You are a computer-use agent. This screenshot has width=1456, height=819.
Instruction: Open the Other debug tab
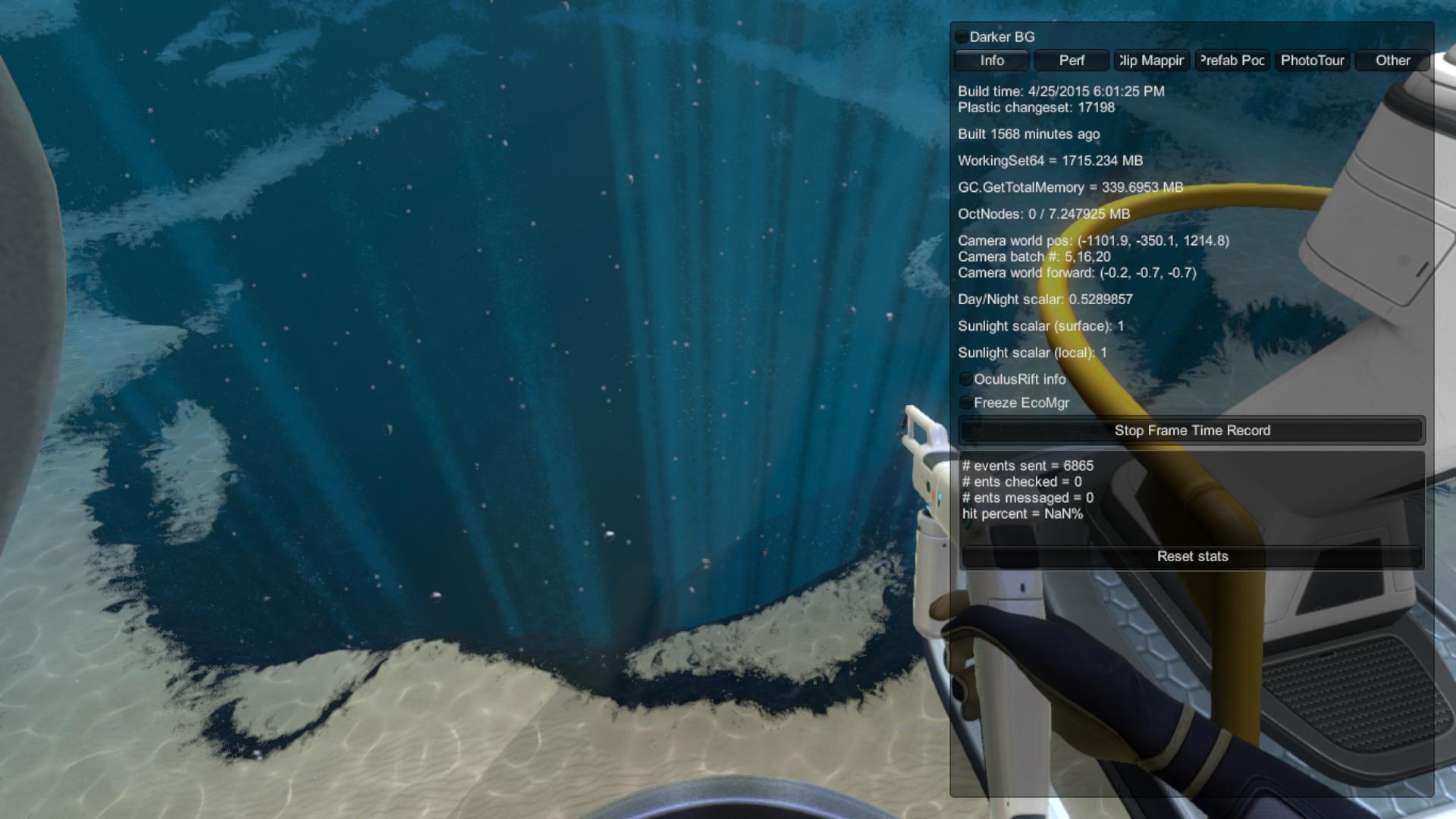1392,61
